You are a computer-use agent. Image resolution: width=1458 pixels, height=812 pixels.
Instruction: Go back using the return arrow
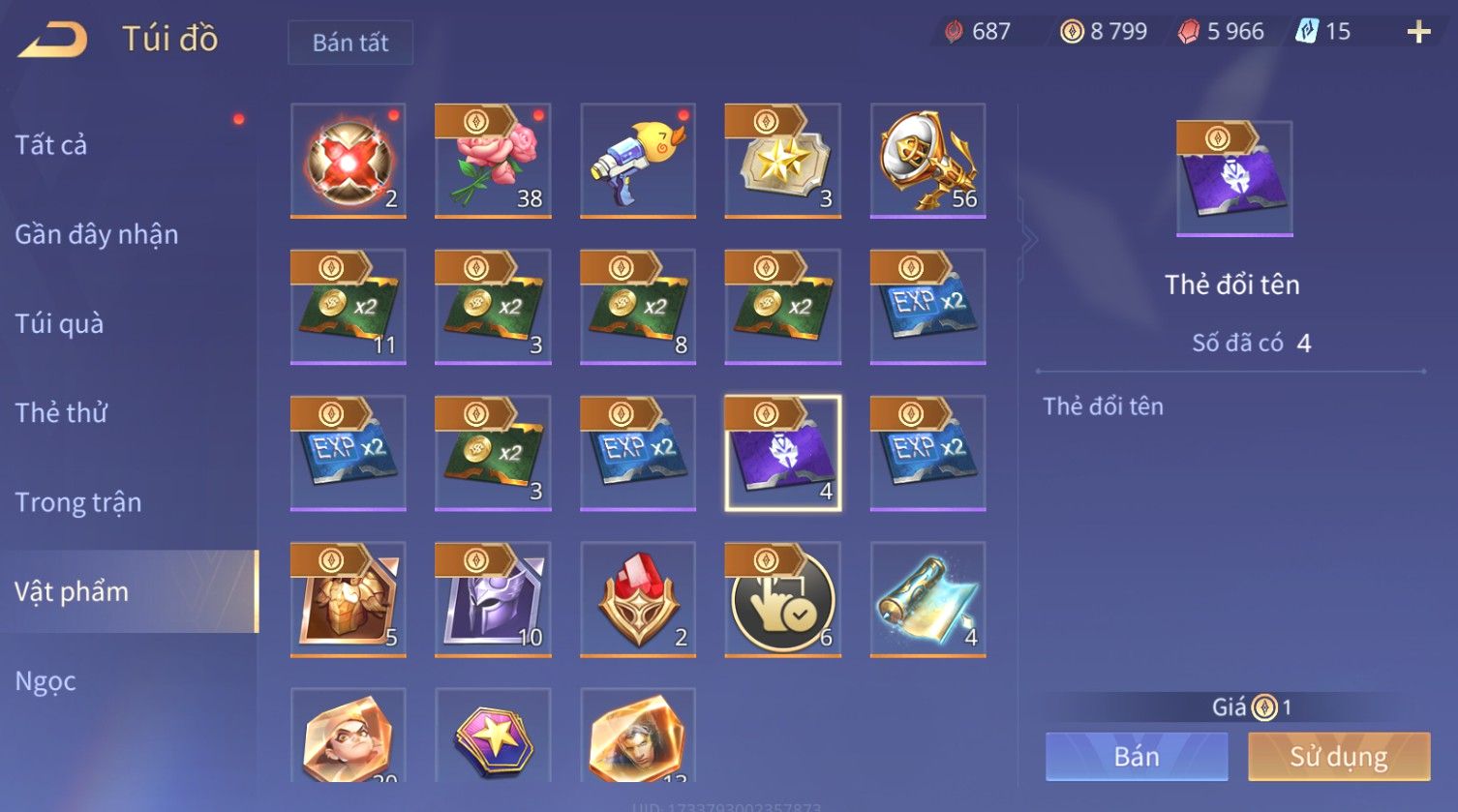(53, 40)
